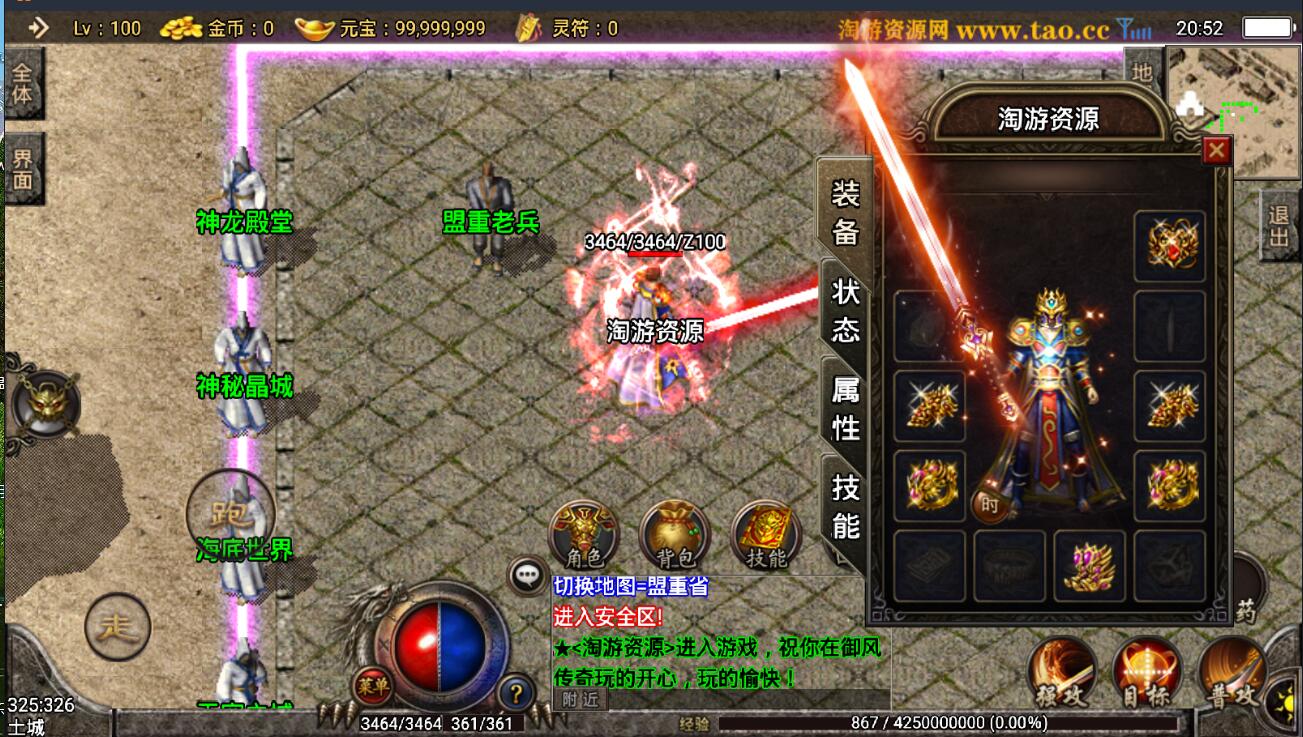Open the question mark help button

coord(516,691)
